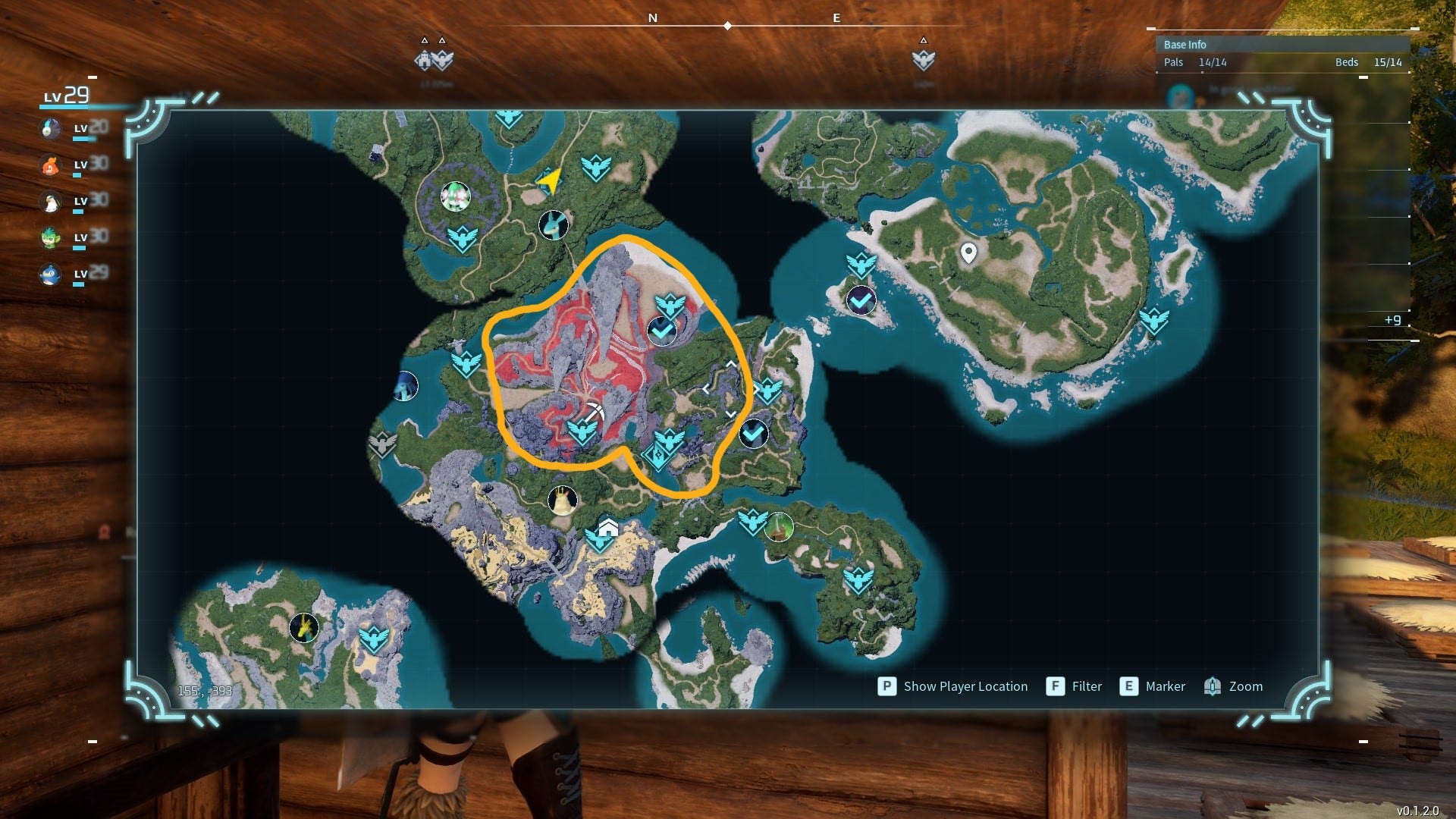Toggle the completed boss checkmark east of the circle
Viewport: 1456px width, 819px height.
[753, 434]
